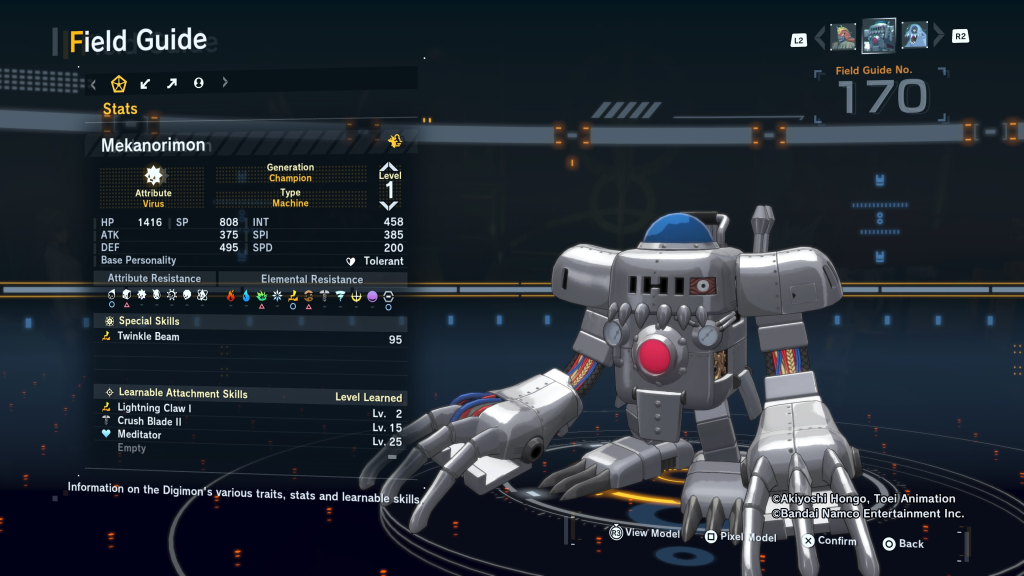Select the pentagon Stats tab icon

coord(118,83)
